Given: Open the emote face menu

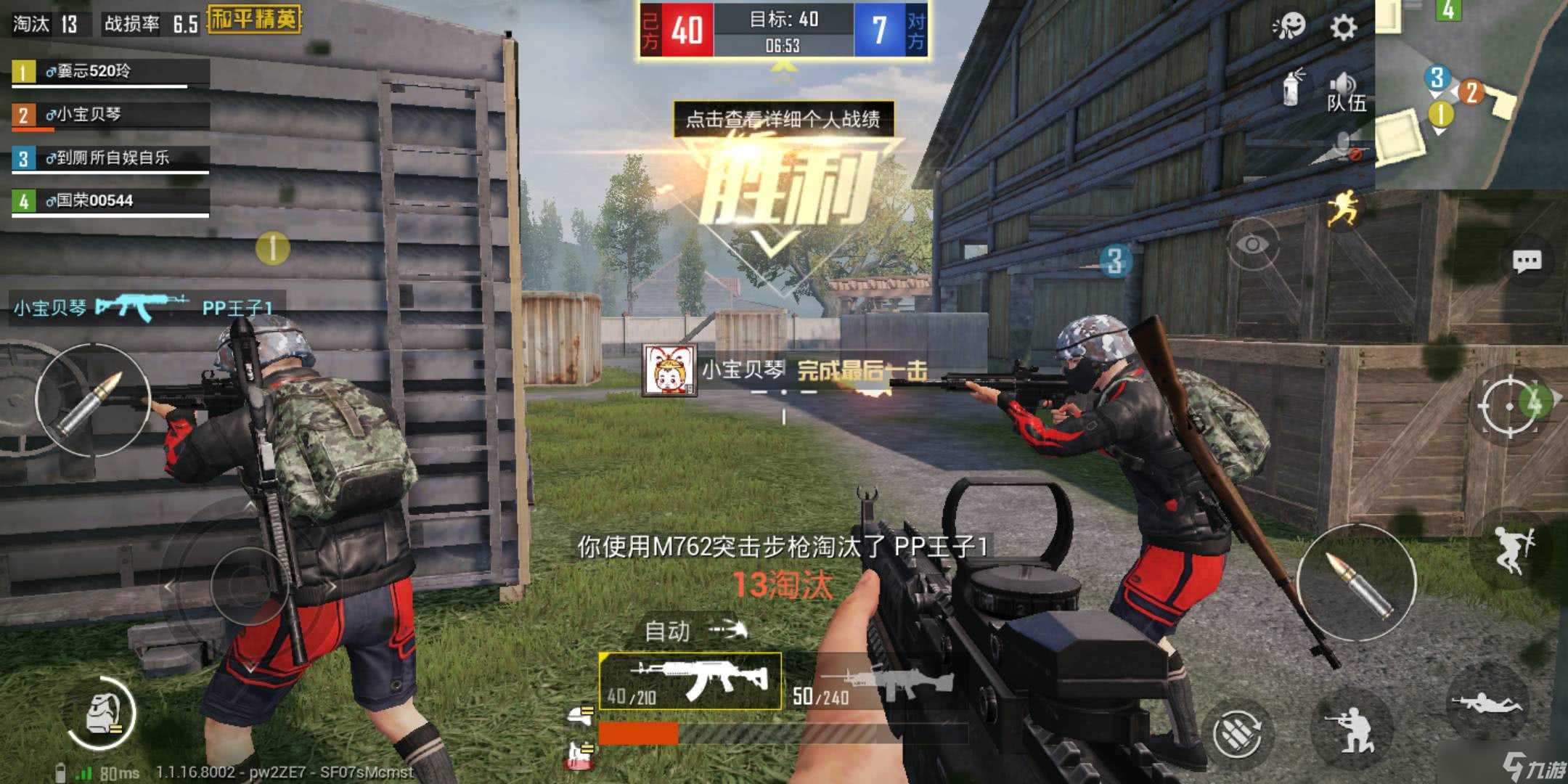Looking at the screenshot, I should (x=1289, y=27).
